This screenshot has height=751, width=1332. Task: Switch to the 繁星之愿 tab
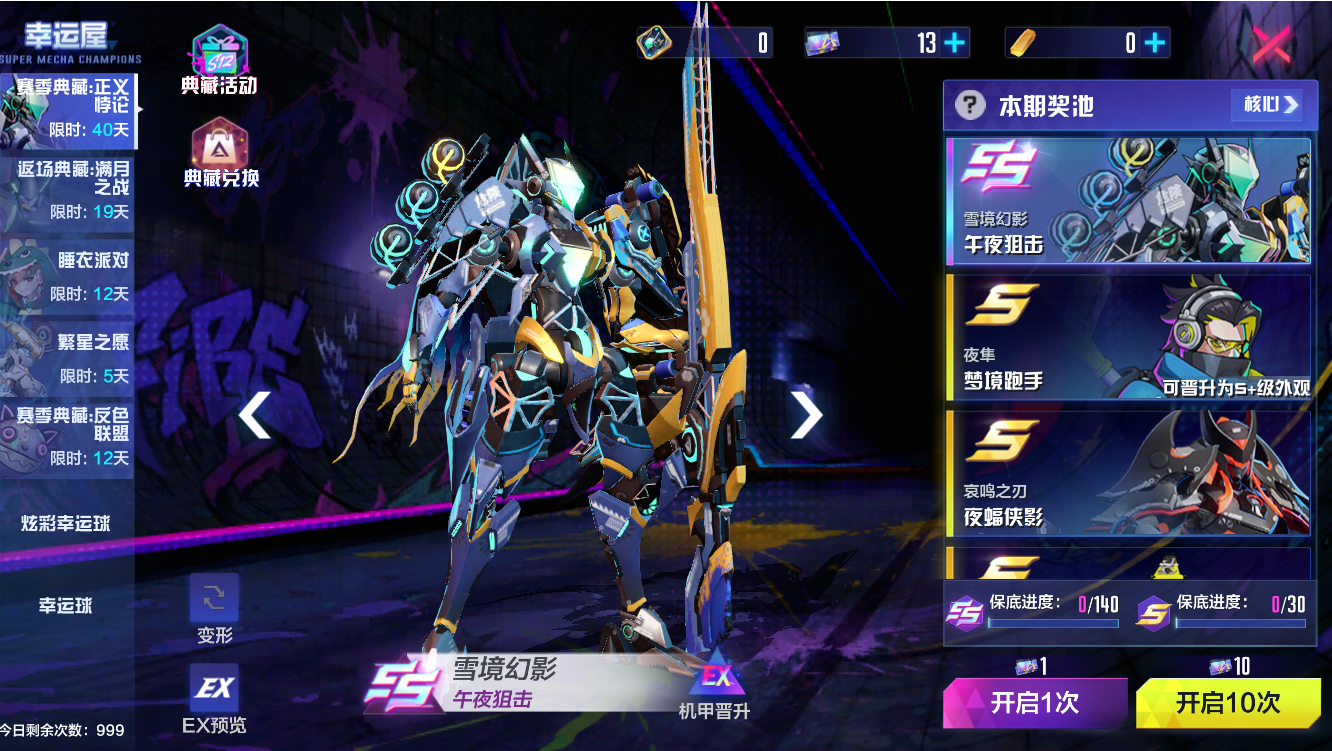(68, 357)
